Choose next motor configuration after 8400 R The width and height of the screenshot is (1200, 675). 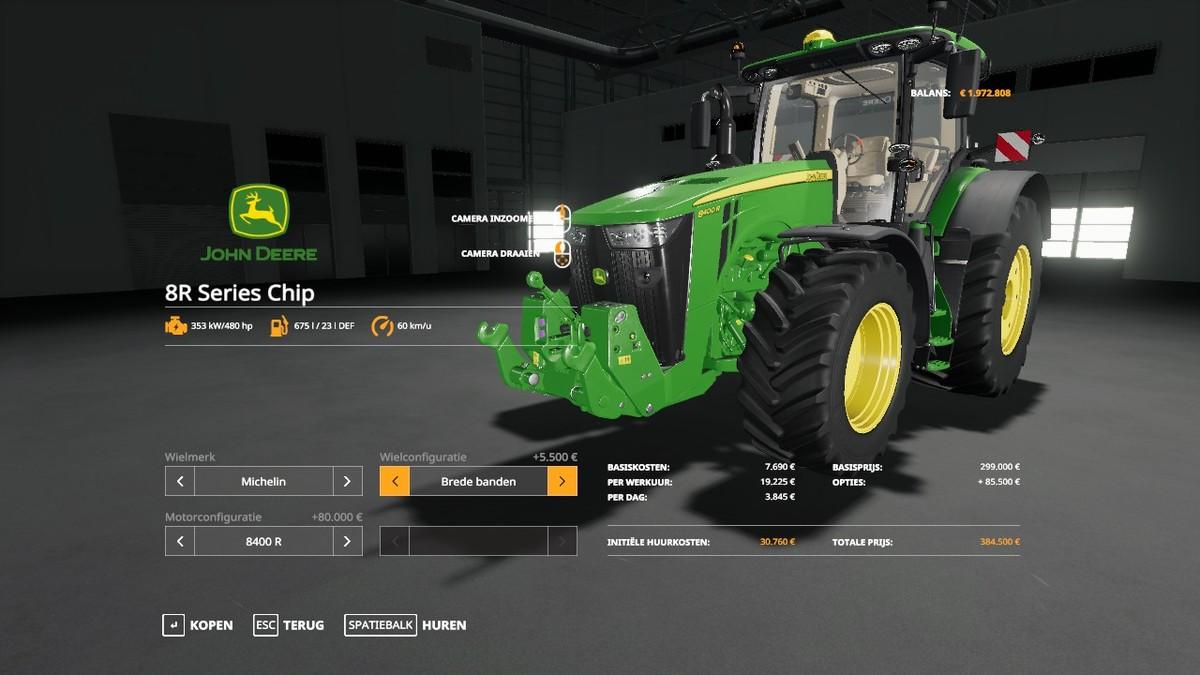click(347, 541)
